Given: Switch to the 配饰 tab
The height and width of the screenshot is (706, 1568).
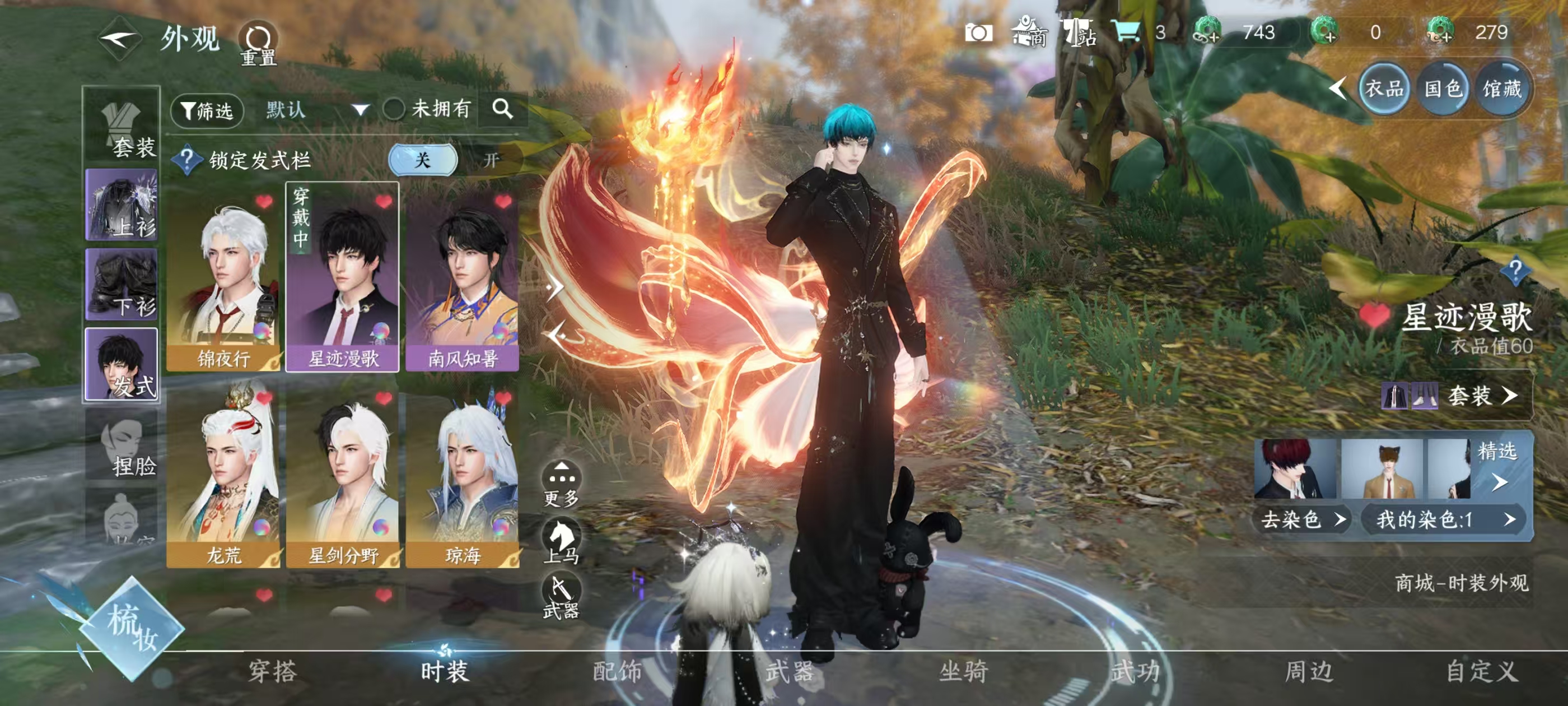Looking at the screenshot, I should [617, 672].
